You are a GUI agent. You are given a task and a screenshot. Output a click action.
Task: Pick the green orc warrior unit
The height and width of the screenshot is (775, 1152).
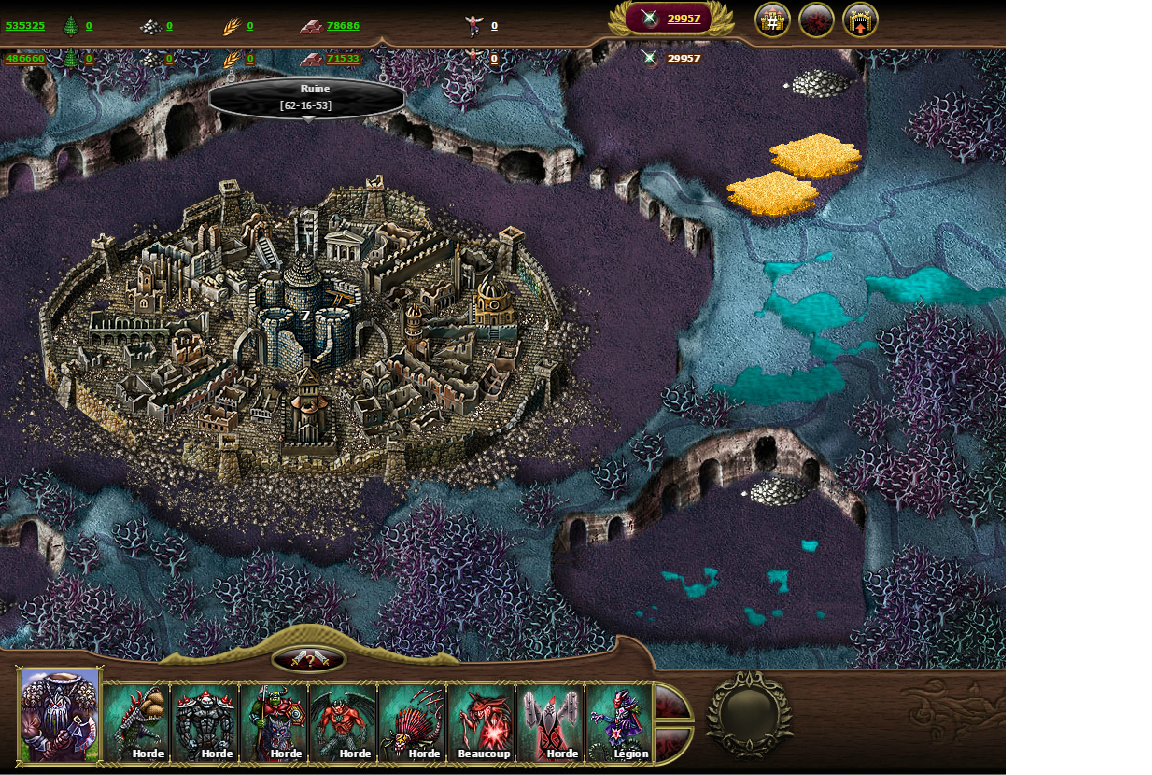pyautogui.click(x=275, y=722)
